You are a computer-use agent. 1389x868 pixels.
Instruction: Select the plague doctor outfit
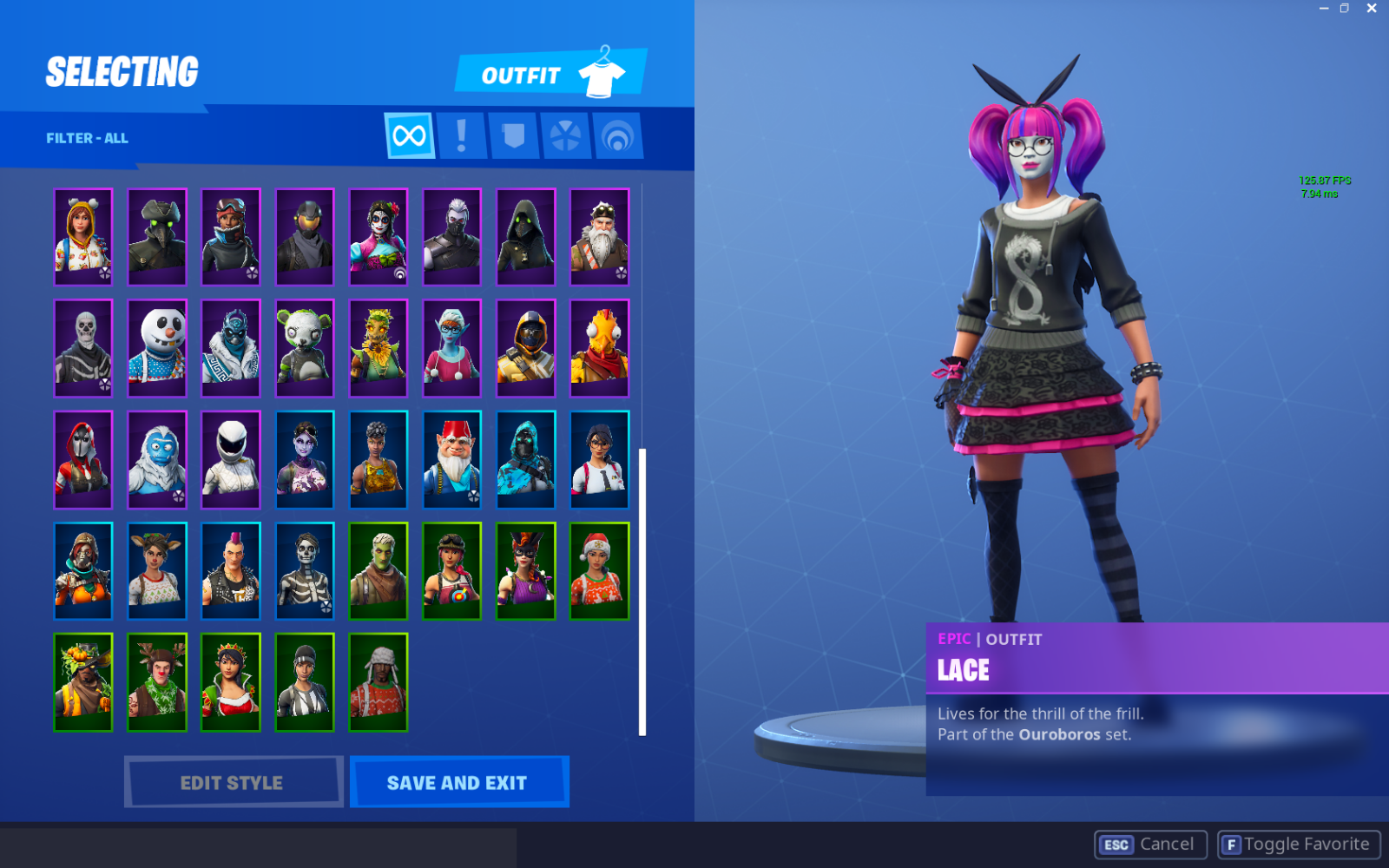tap(157, 237)
